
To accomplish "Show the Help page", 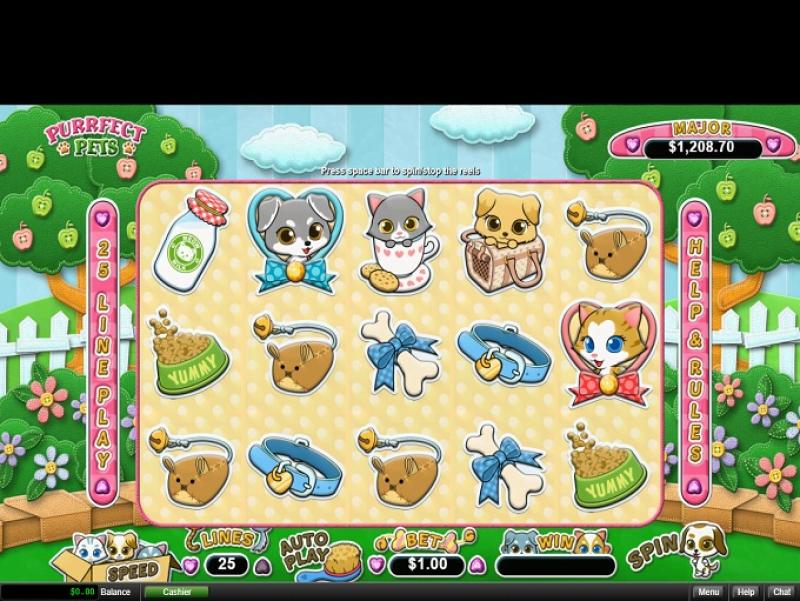I will pyautogui.click(x=746, y=592).
